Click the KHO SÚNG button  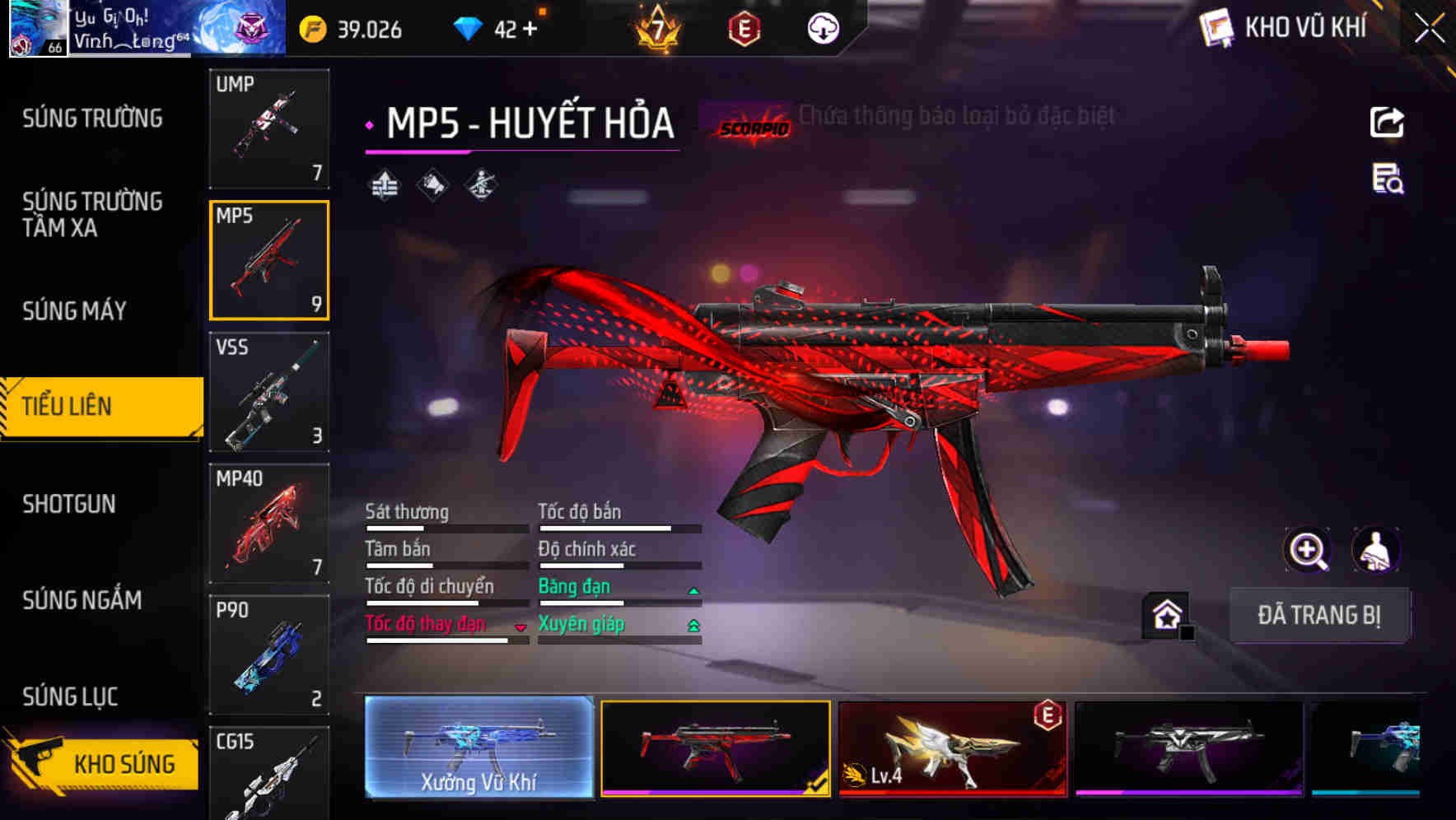click(122, 763)
